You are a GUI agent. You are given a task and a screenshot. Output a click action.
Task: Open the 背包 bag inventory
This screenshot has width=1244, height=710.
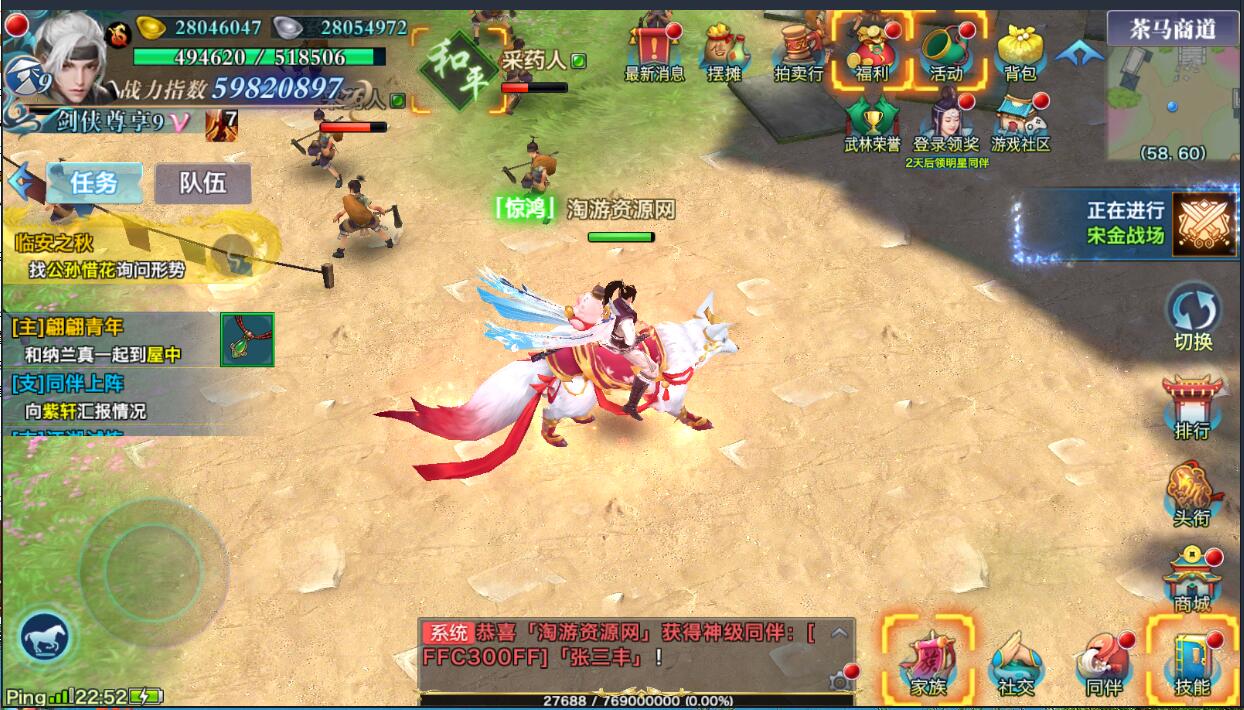pyautogui.click(x=1020, y=52)
